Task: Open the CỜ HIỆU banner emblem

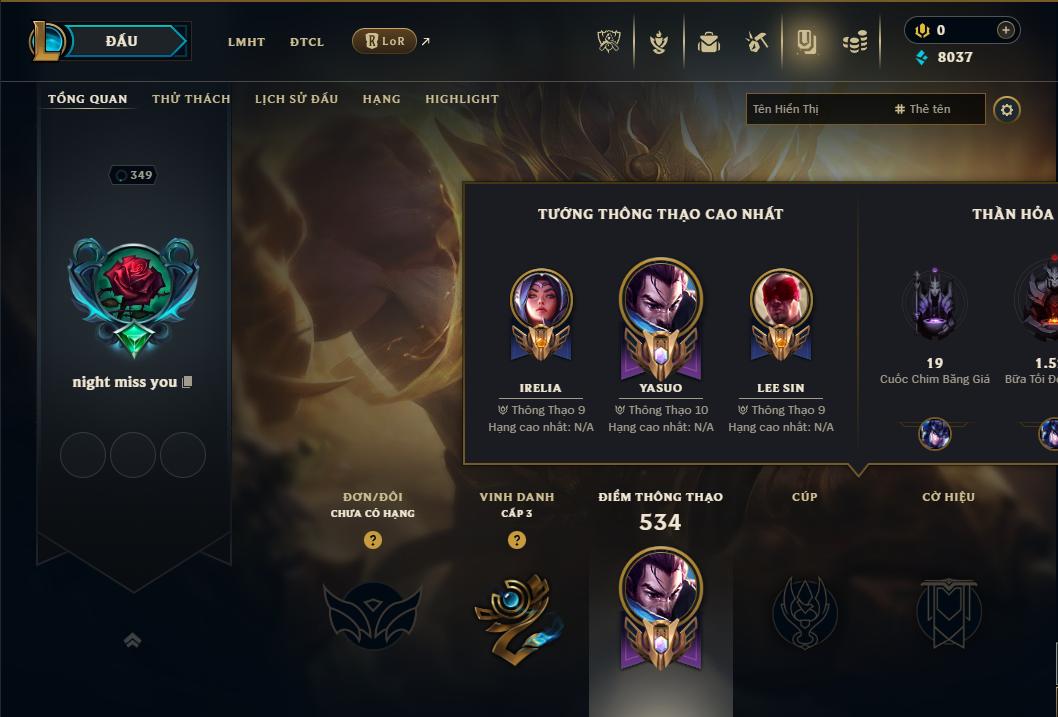Action: pos(948,612)
